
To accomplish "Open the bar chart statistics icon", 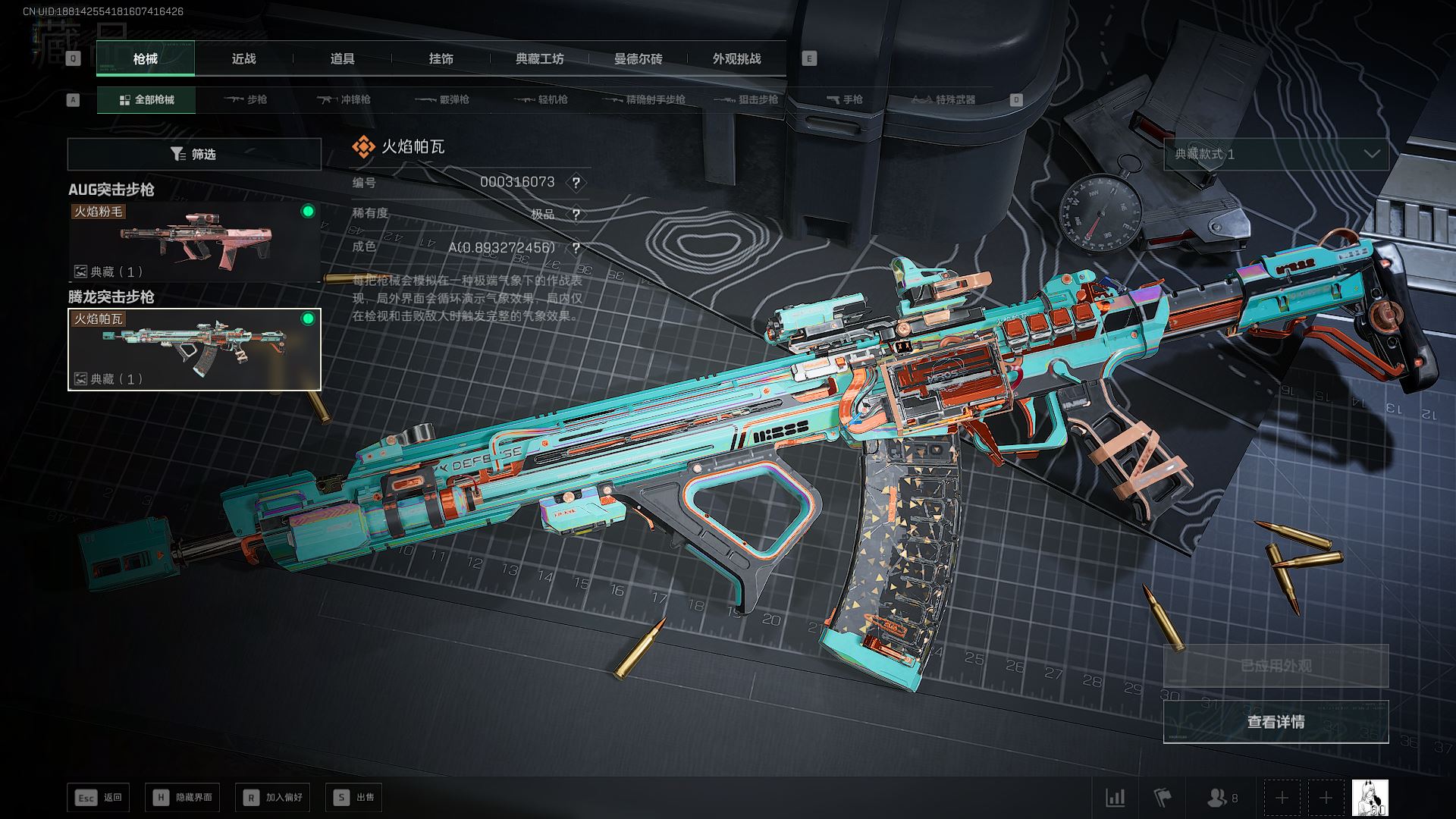I will pos(1115,798).
